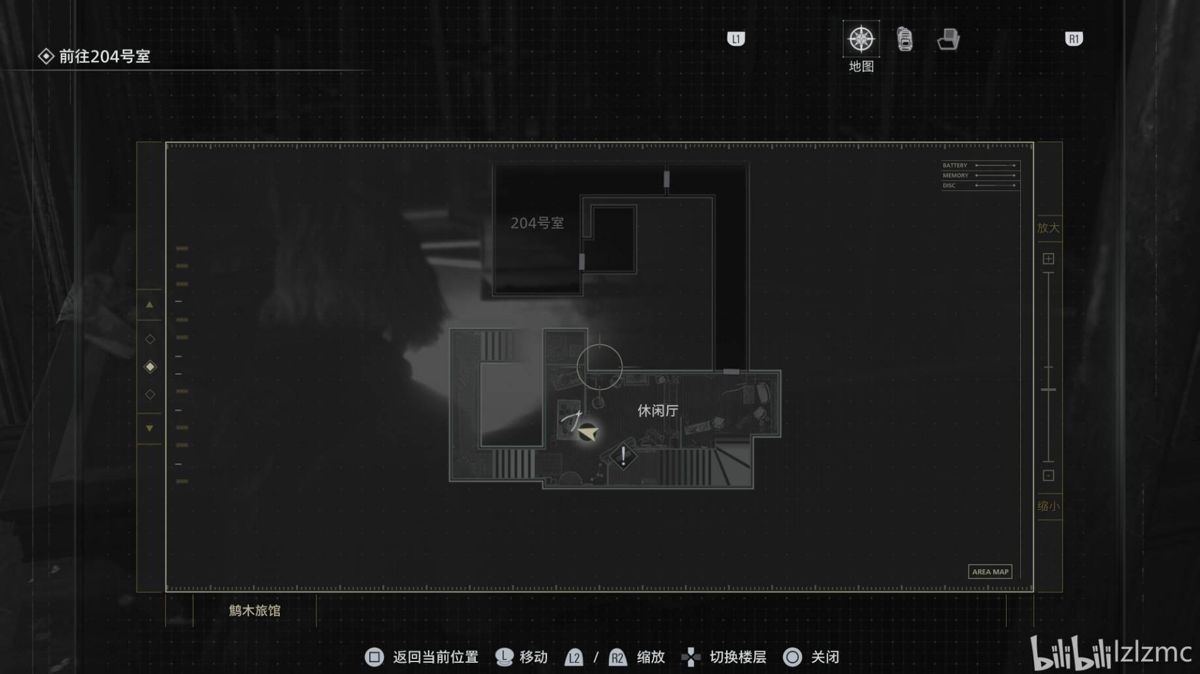Zoom out with the minus button above 缩小
The width and height of the screenshot is (1200, 674).
tap(1048, 476)
